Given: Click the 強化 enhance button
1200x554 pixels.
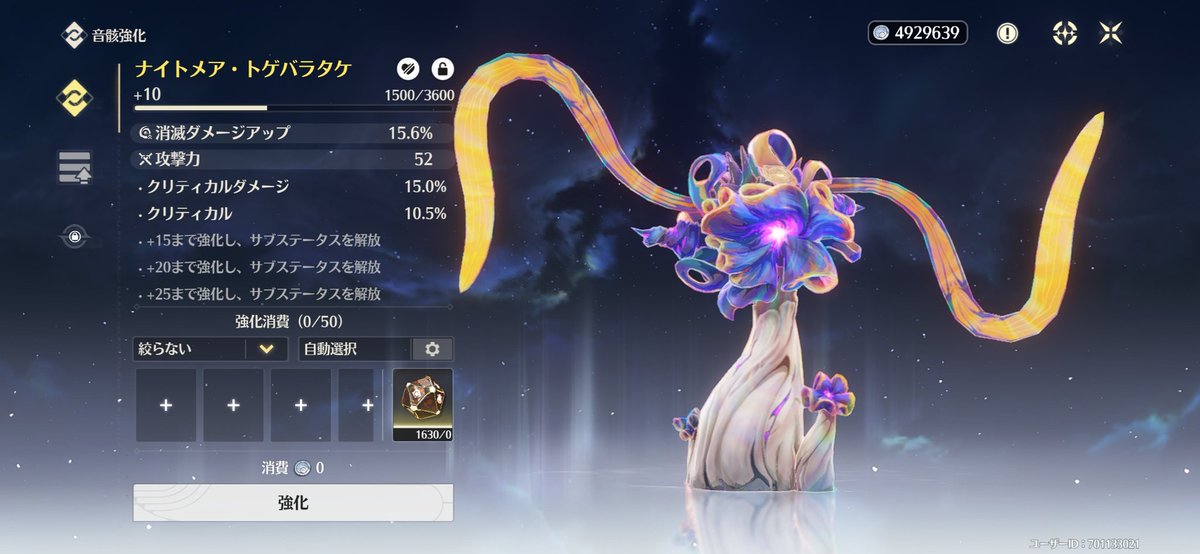Looking at the screenshot, I should [x=293, y=502].
